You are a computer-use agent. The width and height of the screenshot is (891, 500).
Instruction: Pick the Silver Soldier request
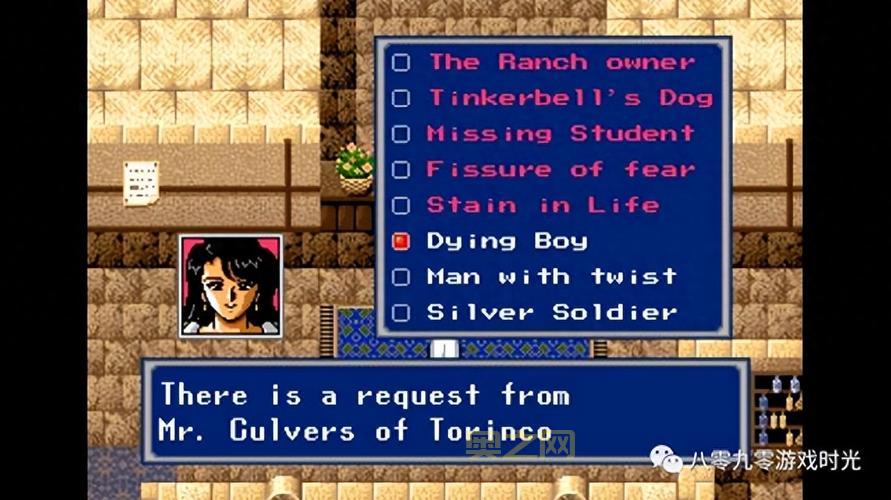pyautogui.click(x=551, y=313)
